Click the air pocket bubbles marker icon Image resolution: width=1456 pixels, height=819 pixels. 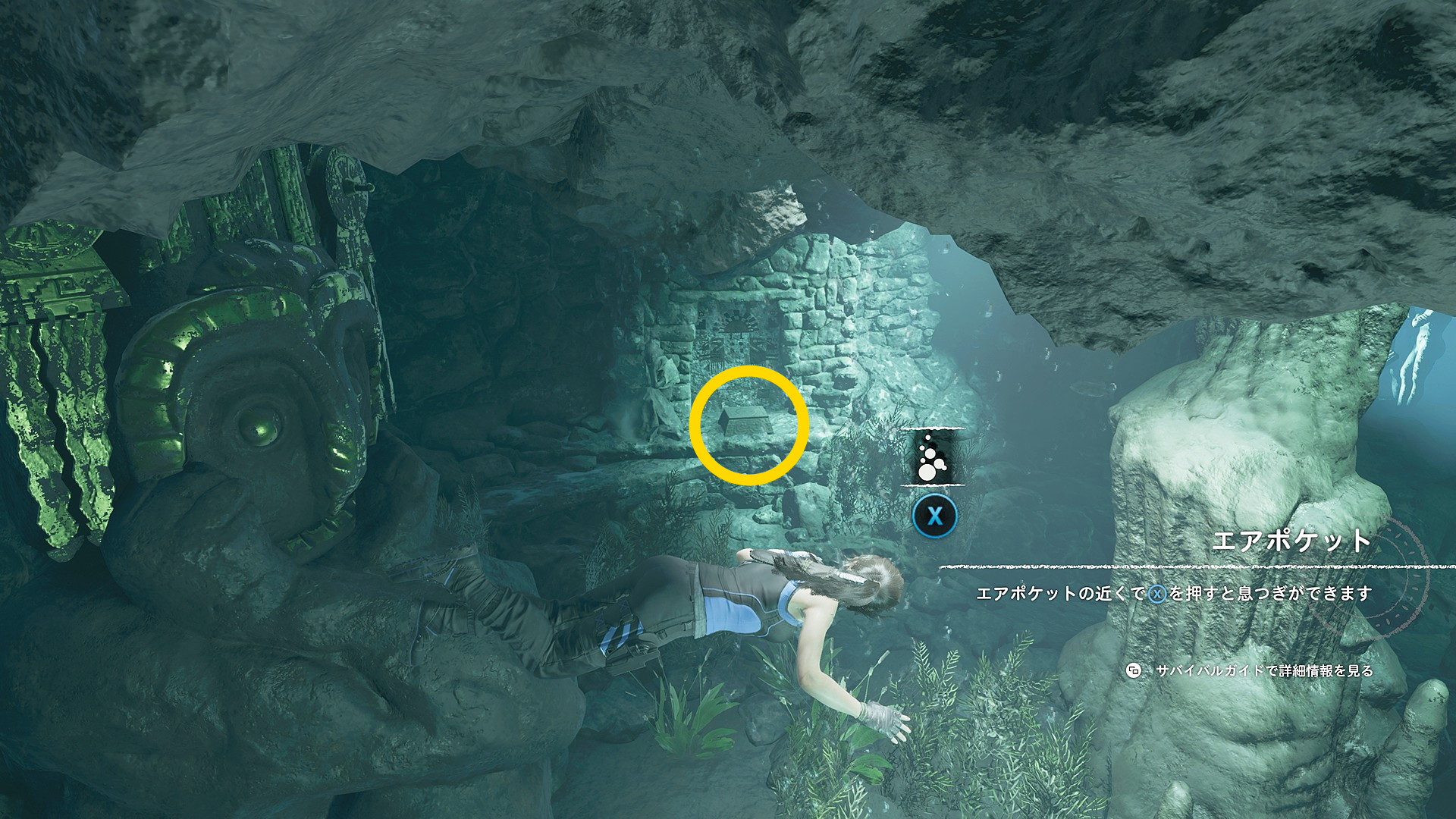931,457
